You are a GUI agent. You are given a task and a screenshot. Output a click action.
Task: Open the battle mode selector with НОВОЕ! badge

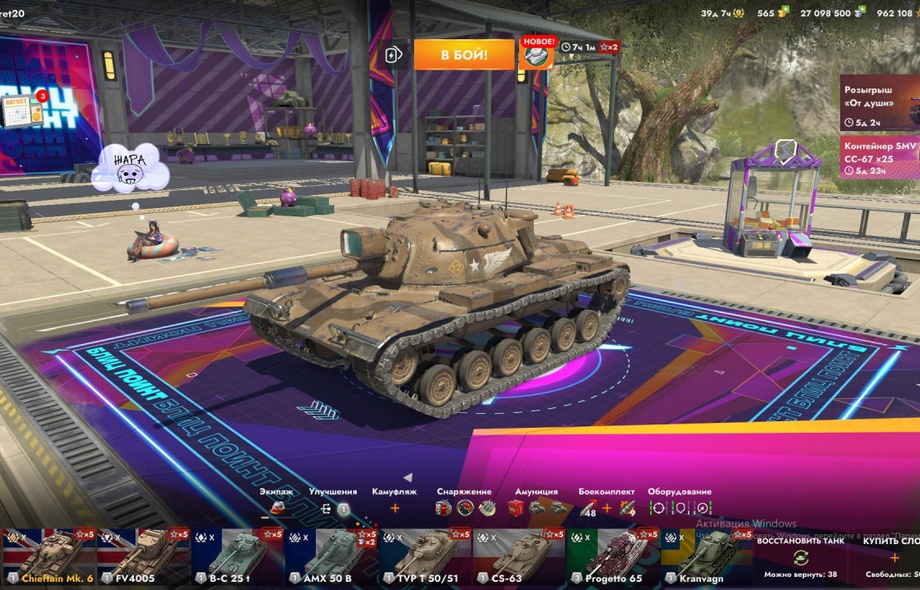tap(536, 54)
